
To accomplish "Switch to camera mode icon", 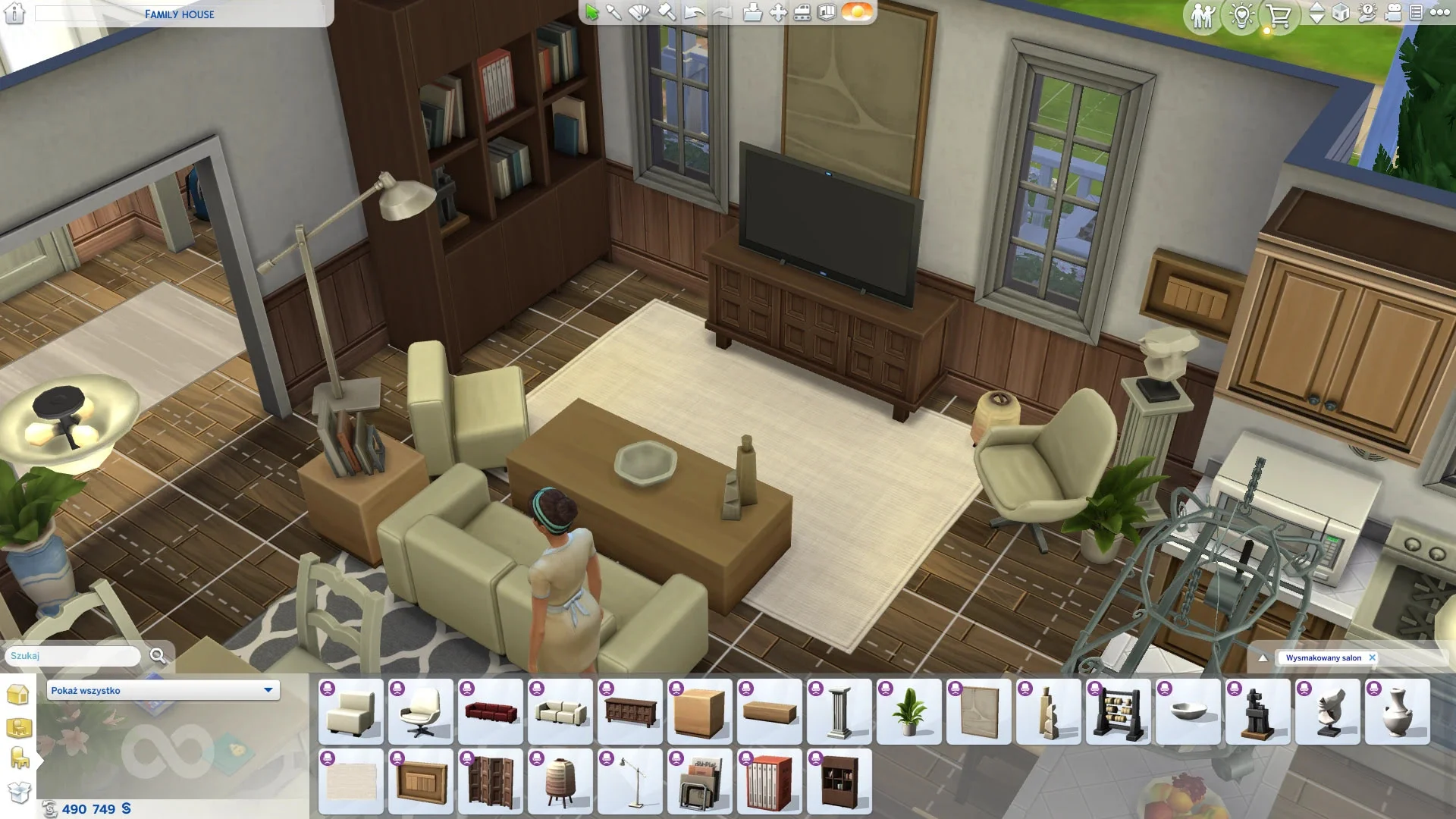I will tap(1392, 13).
